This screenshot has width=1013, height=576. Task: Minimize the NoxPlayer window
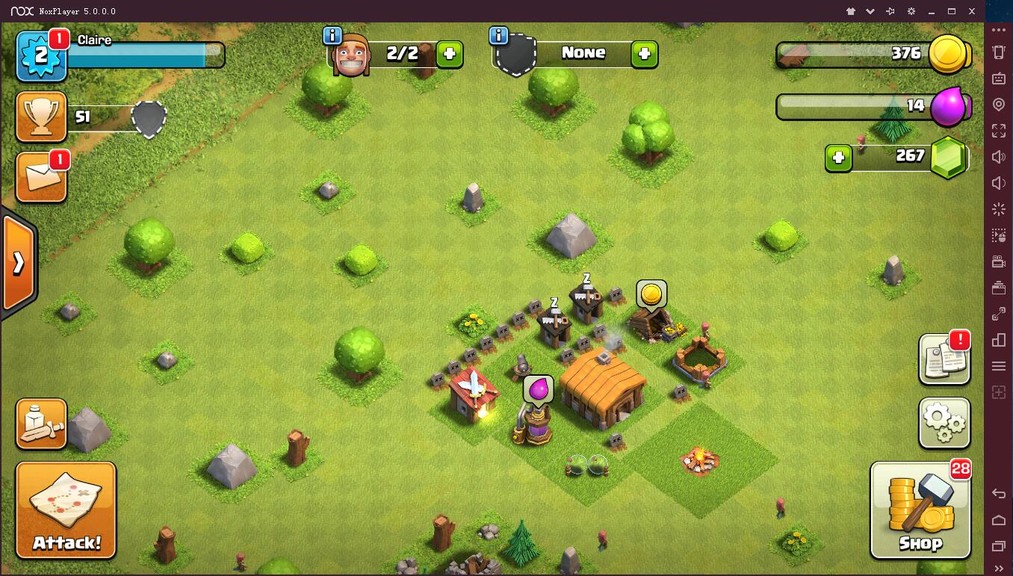(x=930, y=11)
